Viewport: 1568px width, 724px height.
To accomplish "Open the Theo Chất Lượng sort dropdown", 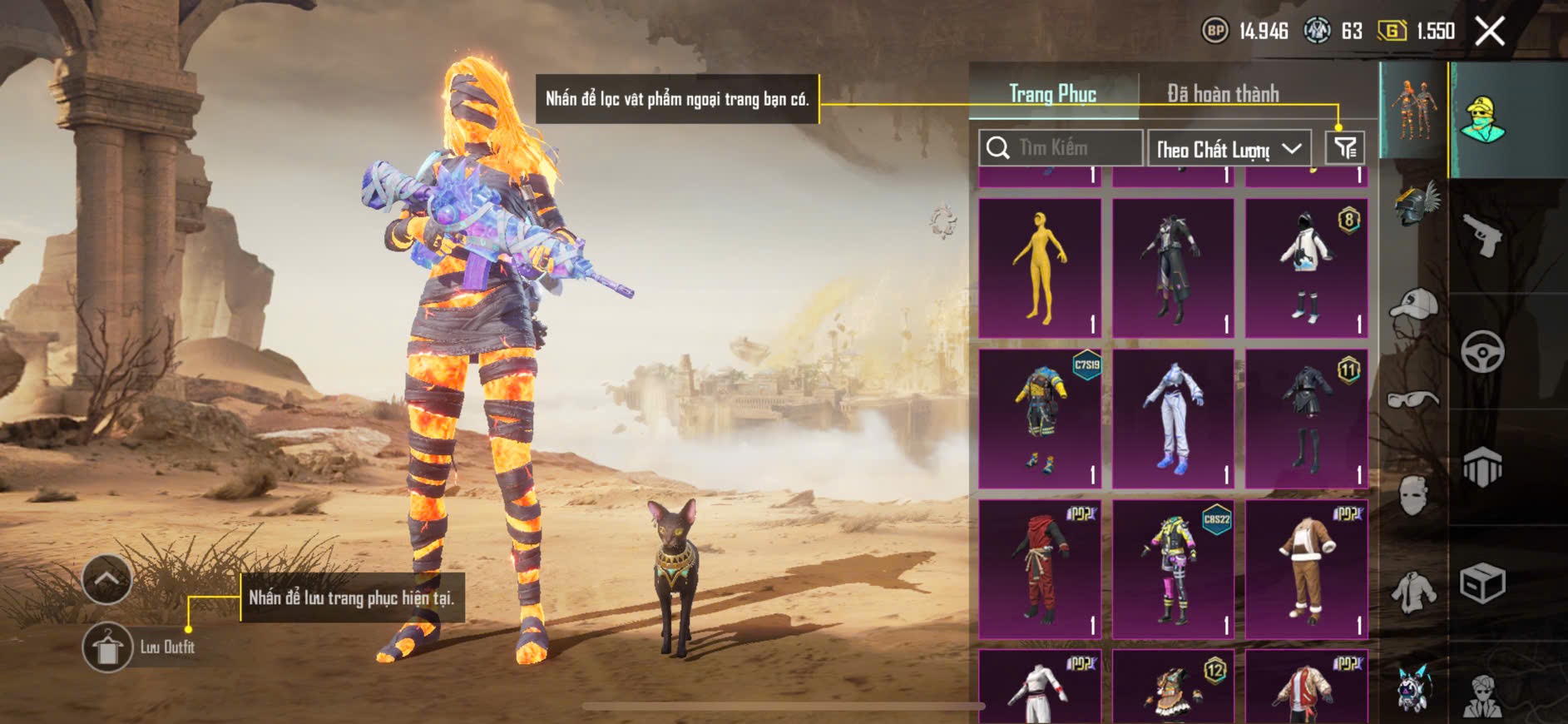I will click(1229, 149).
